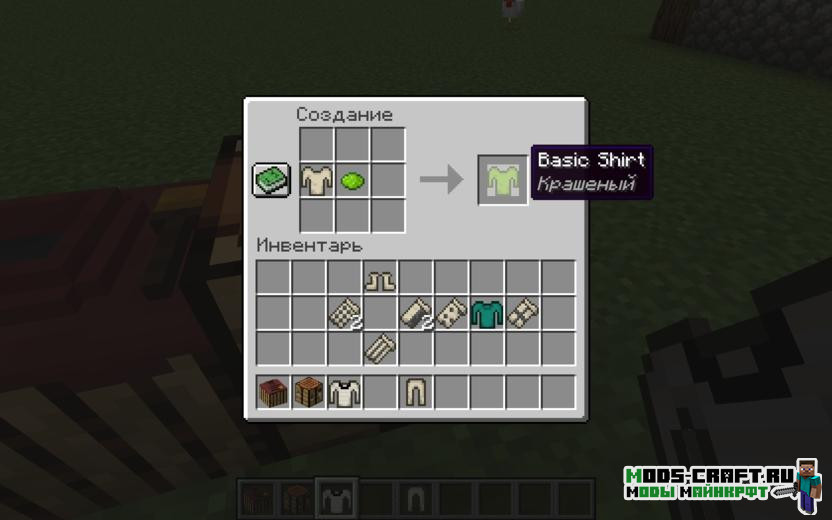Select the lime dye in crafting grid
832x520 pixels.
click(353, 181)
